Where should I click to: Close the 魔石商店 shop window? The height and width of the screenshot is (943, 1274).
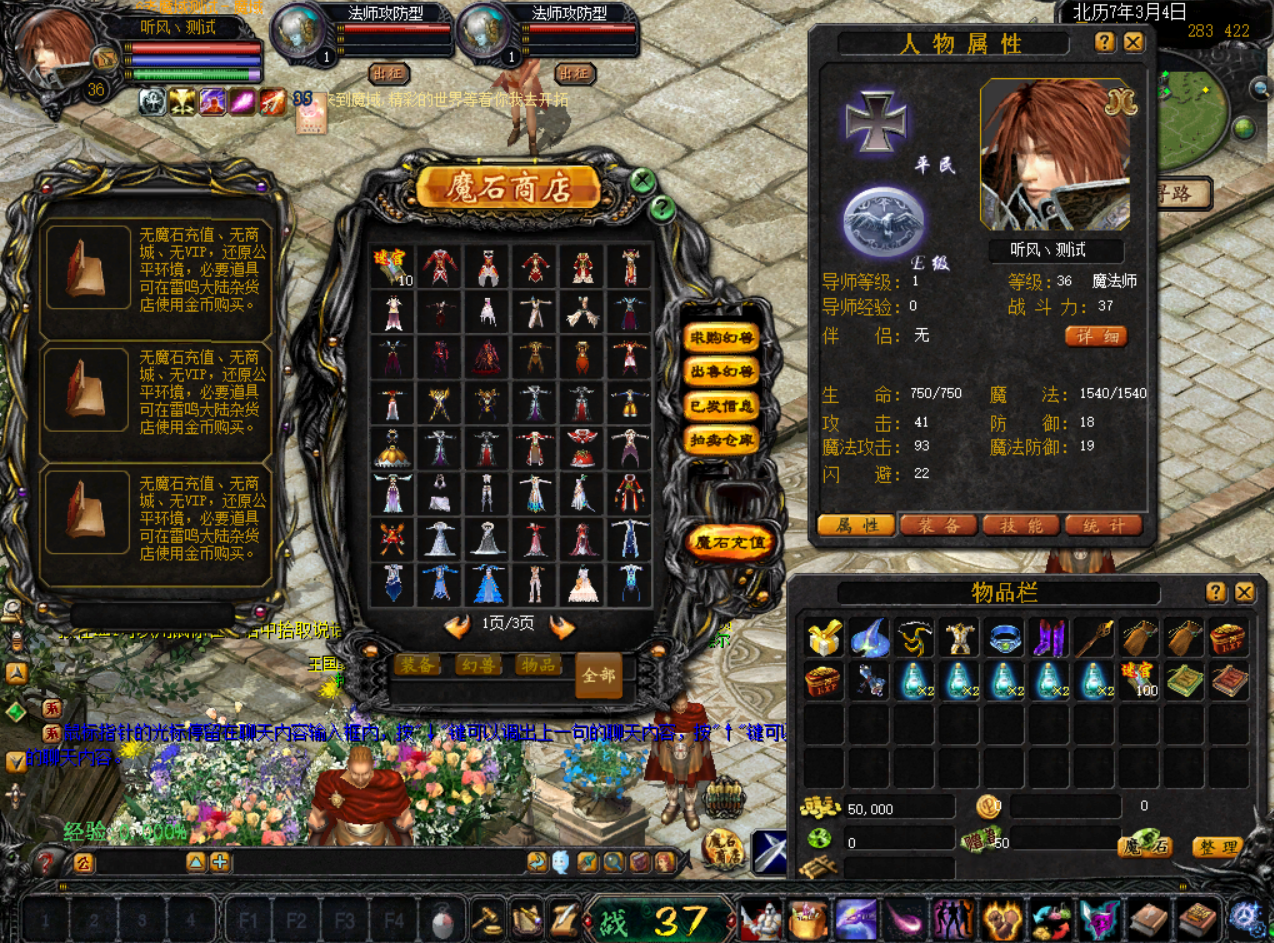[643, 181]
